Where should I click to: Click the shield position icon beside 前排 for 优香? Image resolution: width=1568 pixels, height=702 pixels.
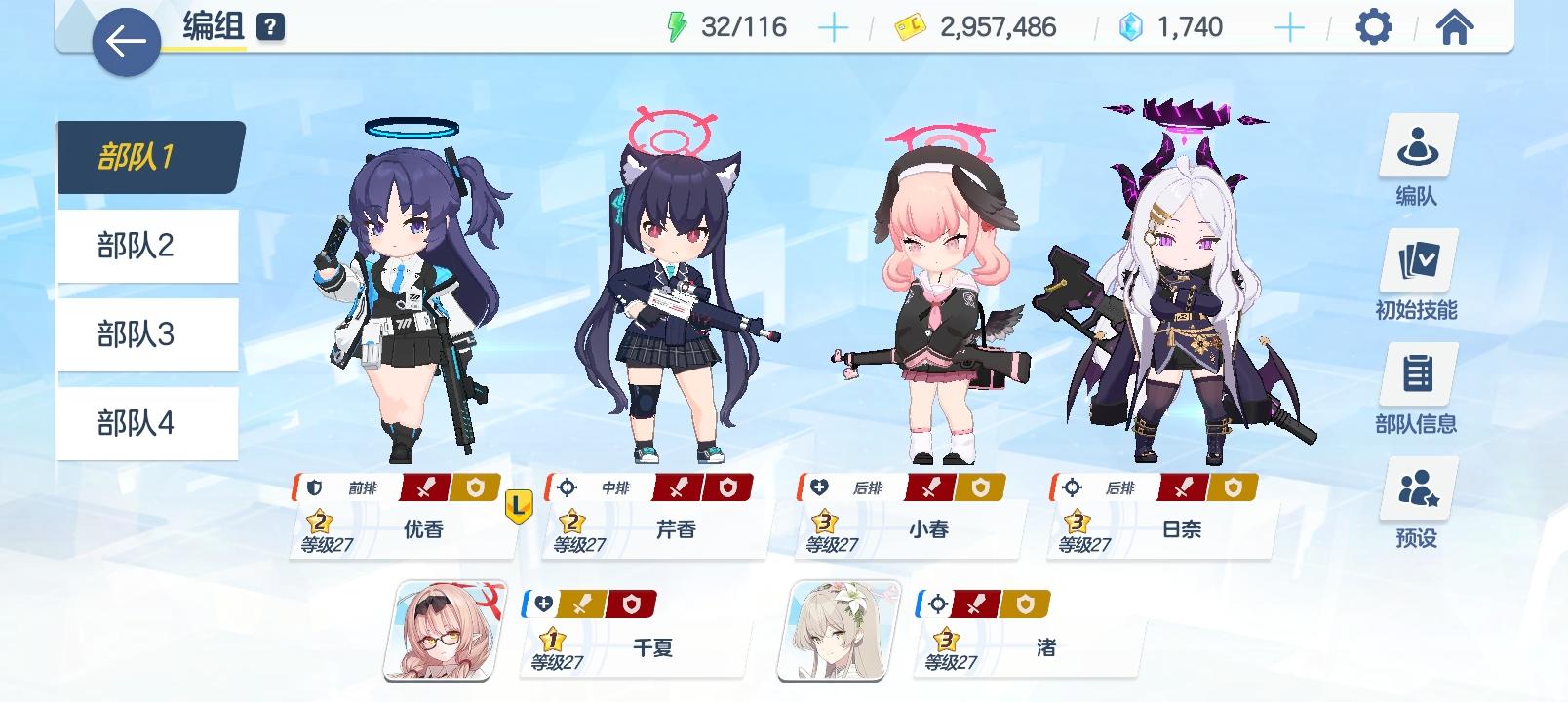coord(312,487)
